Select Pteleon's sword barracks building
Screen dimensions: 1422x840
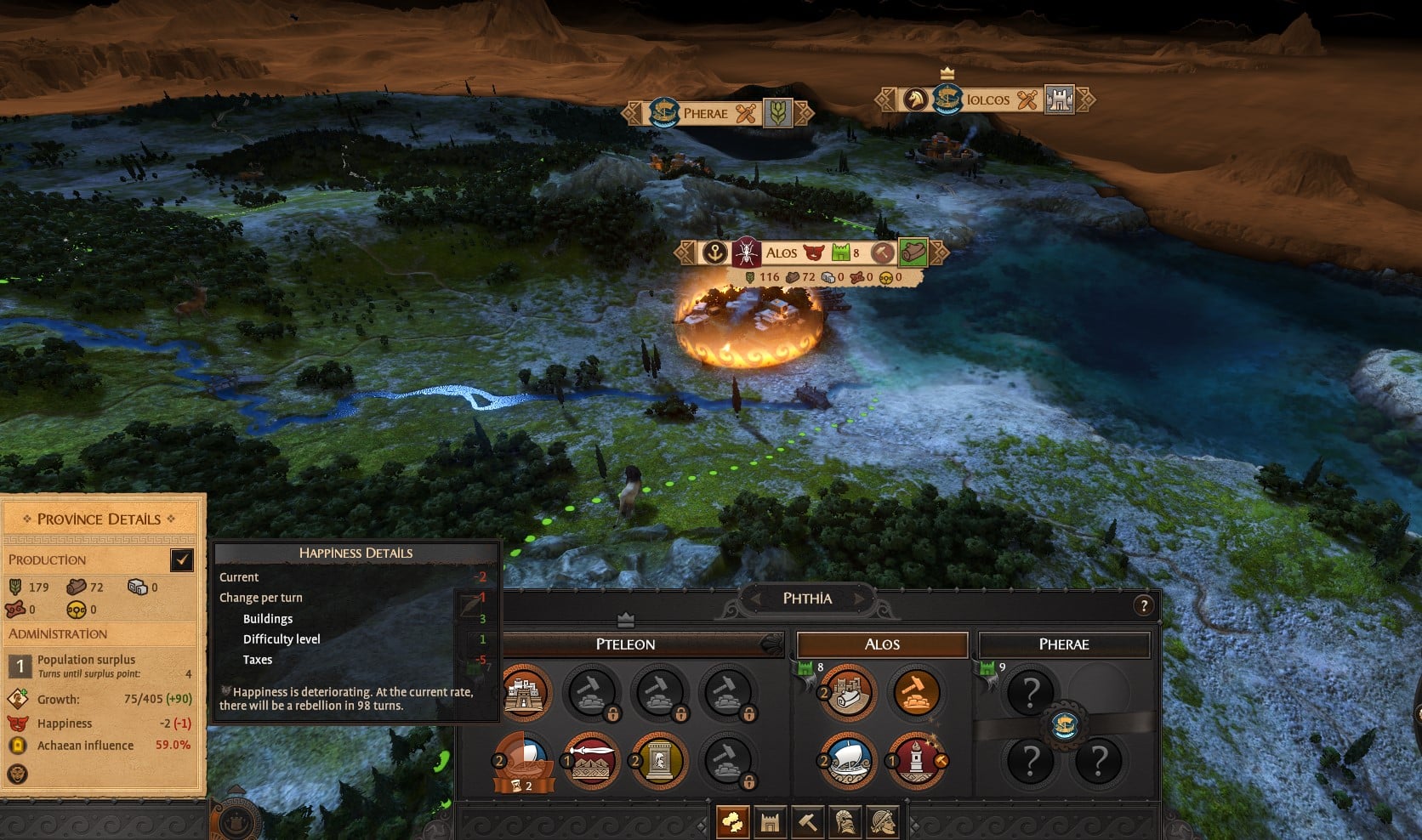(x=592, y=761)
